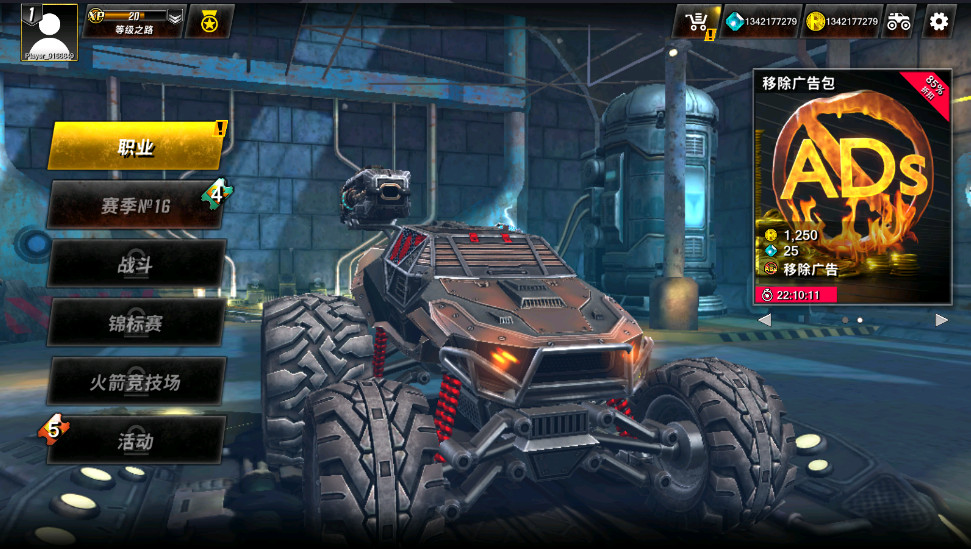This screenshot has height=549, width=971.
Task: Select the 赛季№16 season entry
Action: point(136,206)
